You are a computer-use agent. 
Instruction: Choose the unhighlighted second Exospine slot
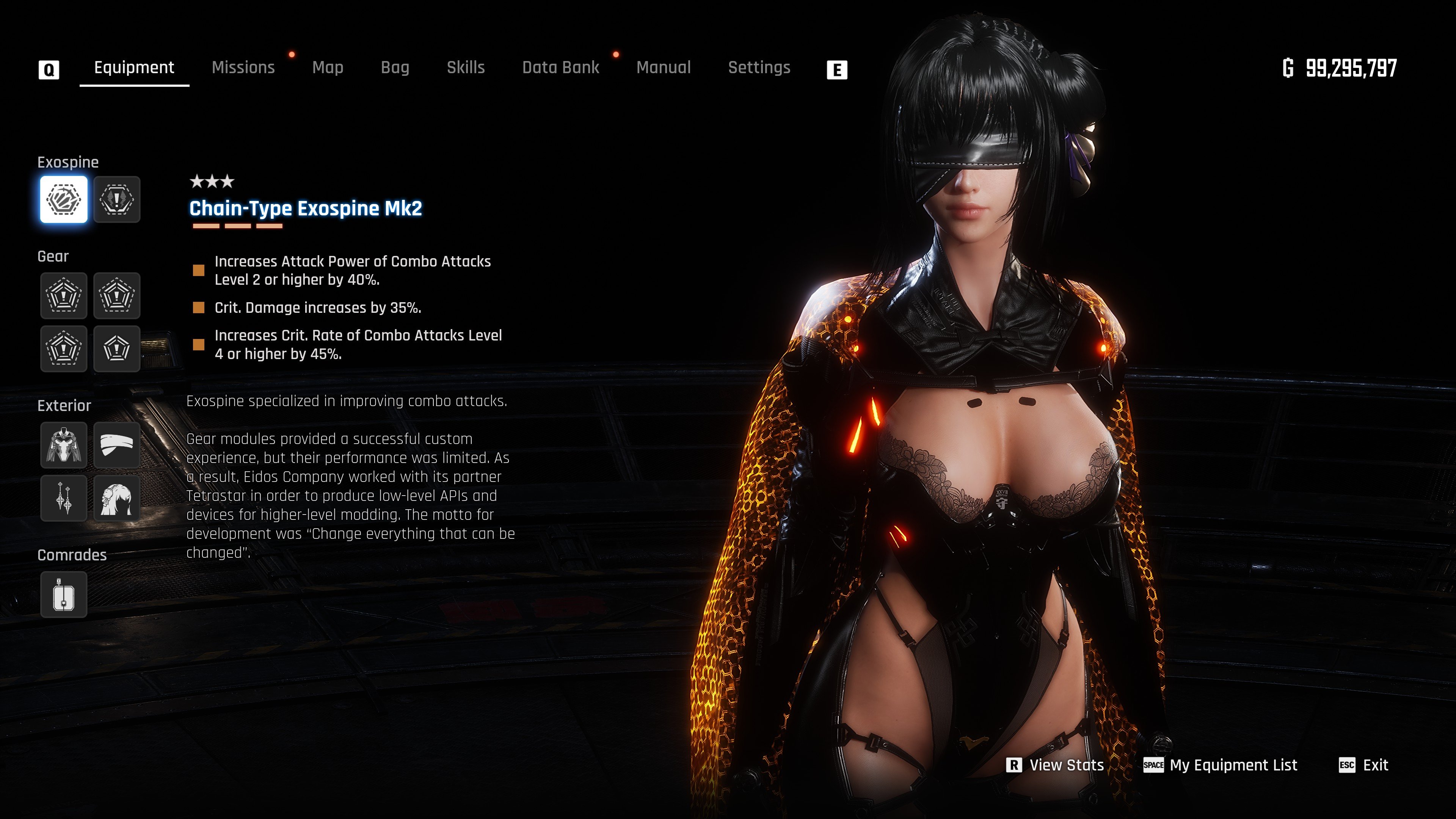117,199
